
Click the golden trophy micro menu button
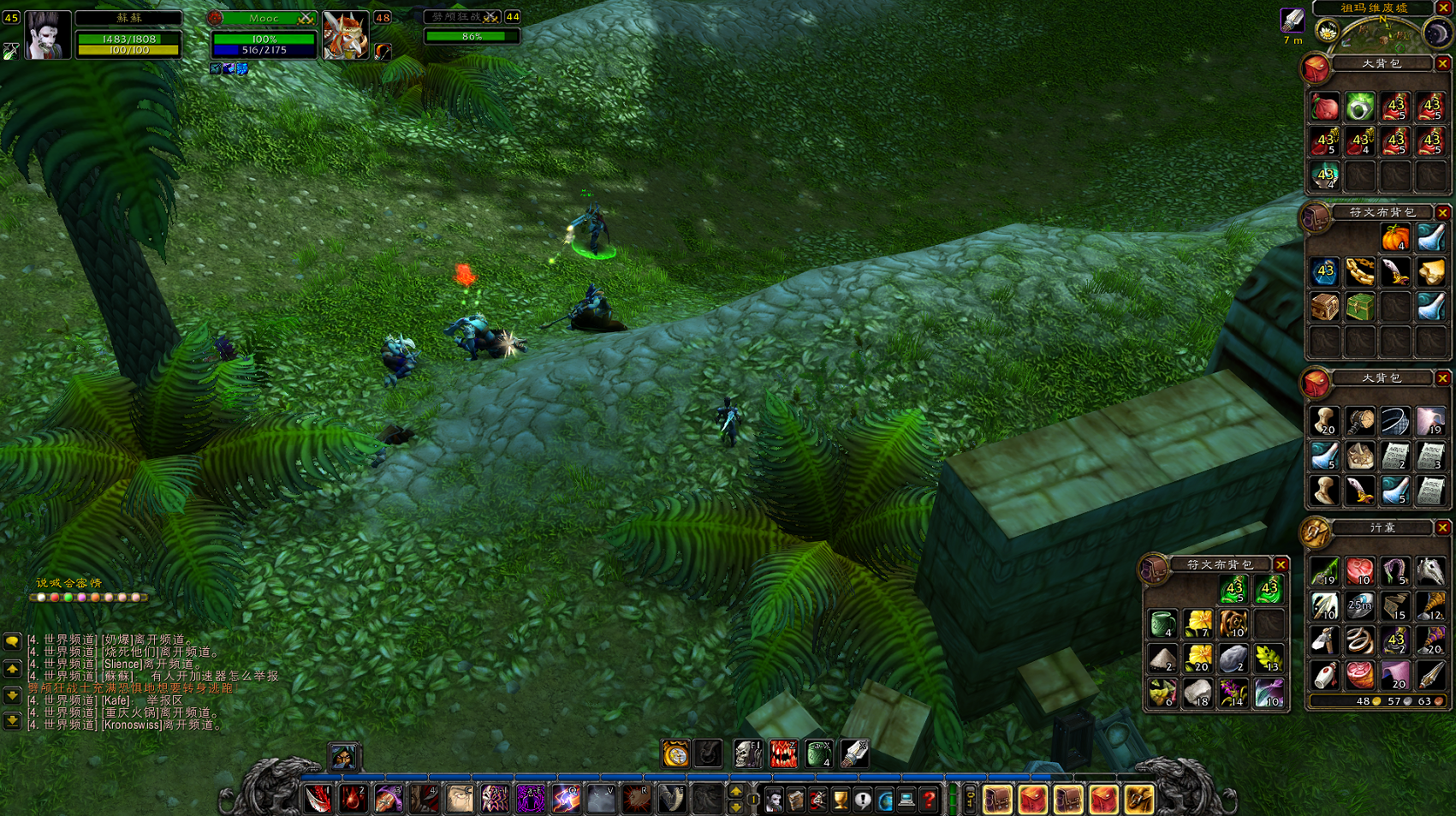click(841, 800)
